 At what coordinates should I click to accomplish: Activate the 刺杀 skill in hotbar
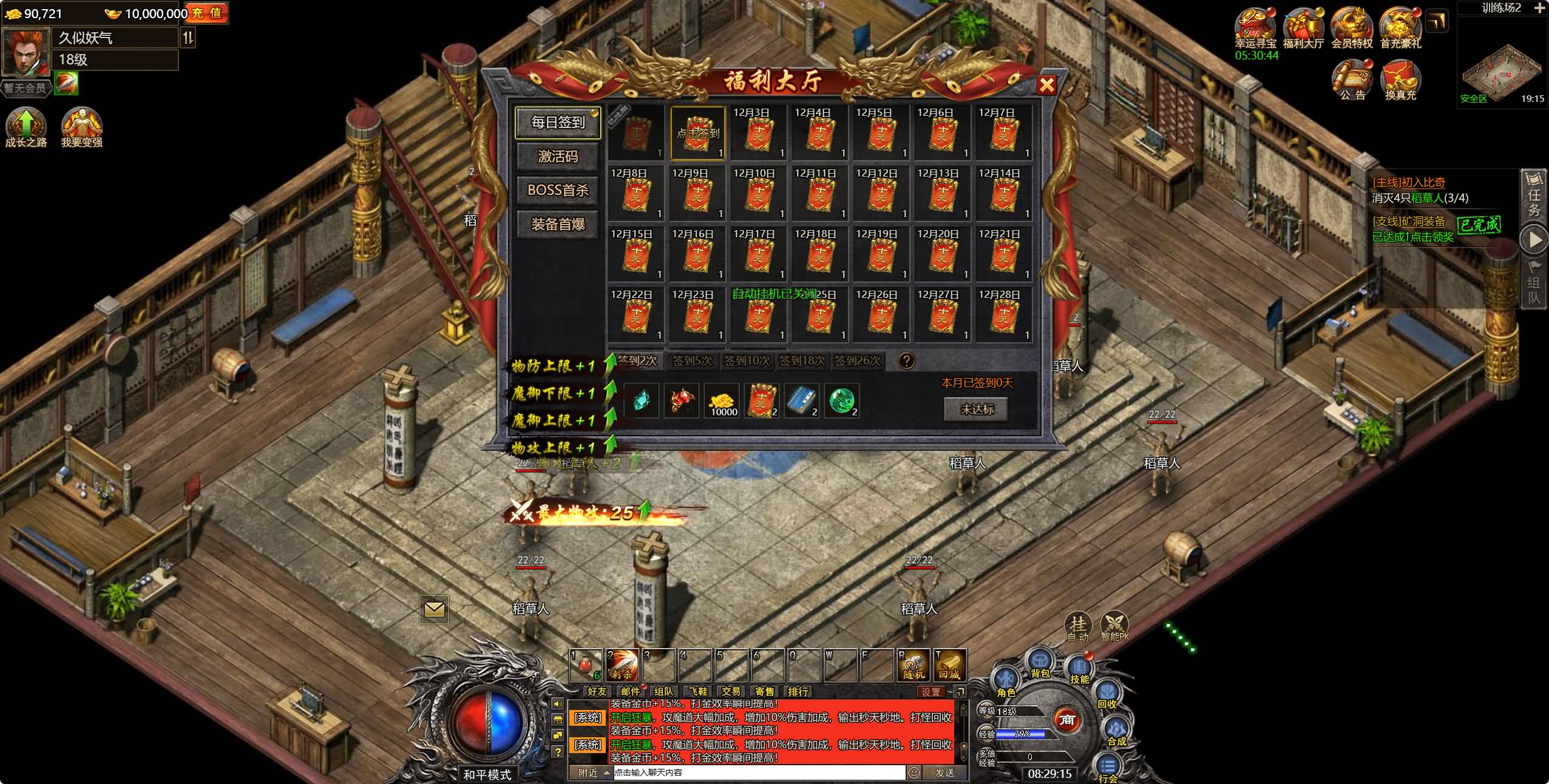click(622, 665)
